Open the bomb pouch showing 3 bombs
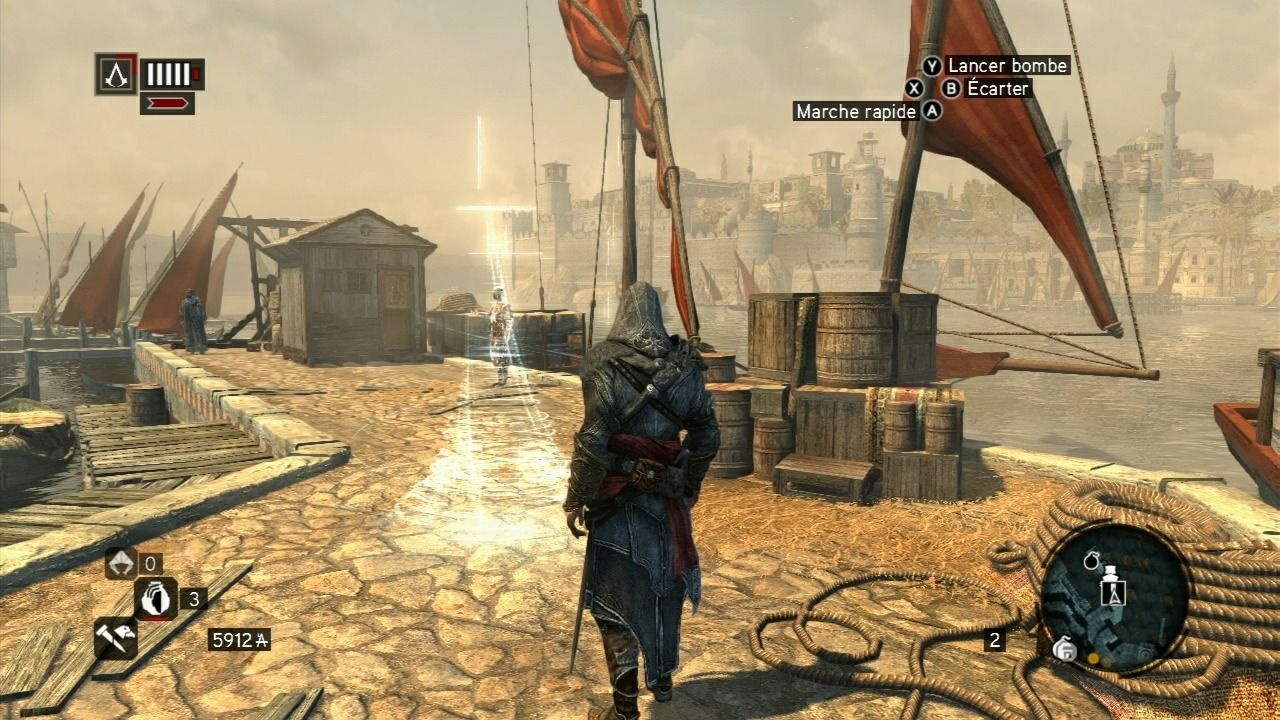Image resolution: width=1280 pixels, height=720 pixels. 156,599
